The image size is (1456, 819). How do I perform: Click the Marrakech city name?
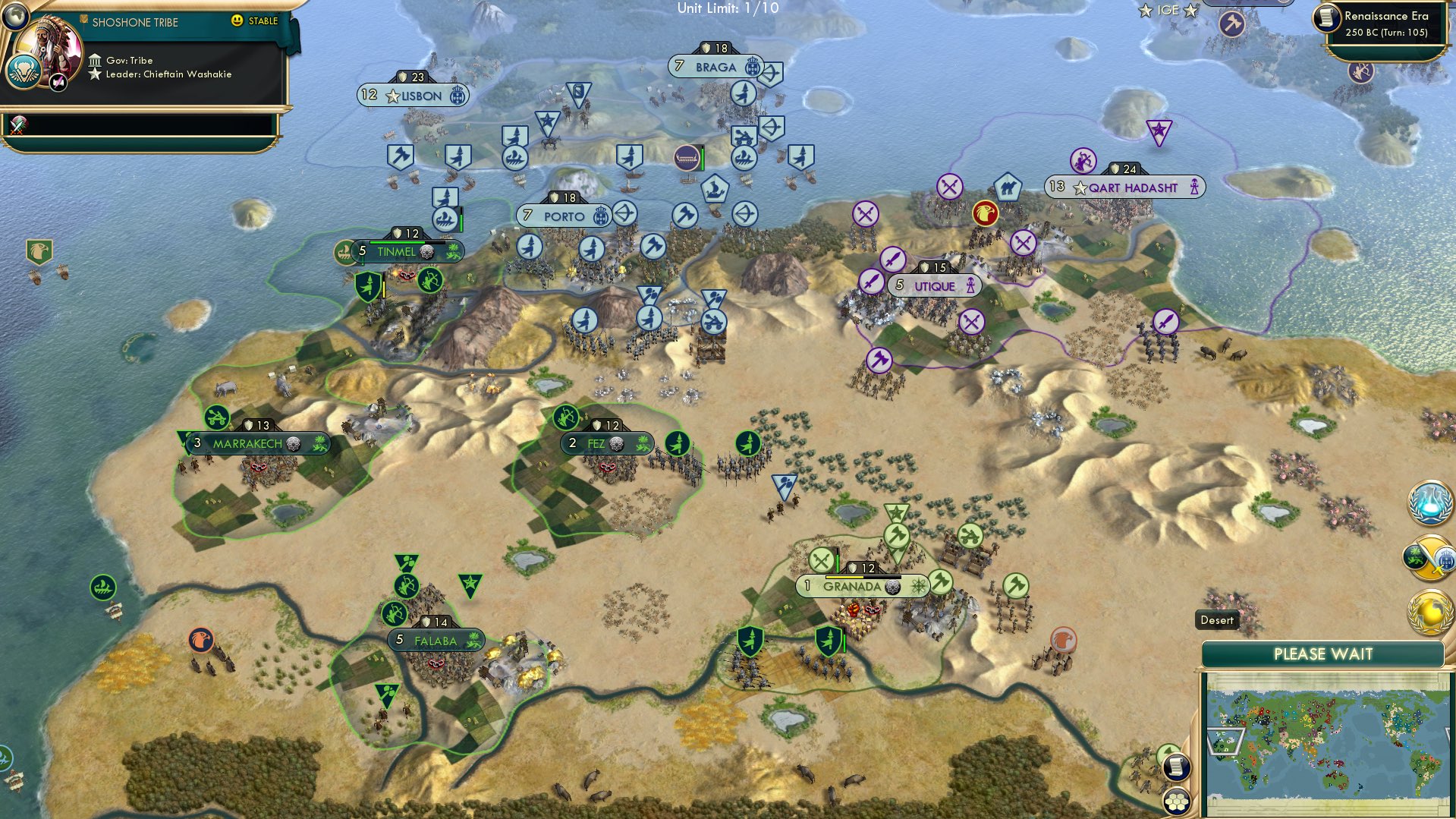247,443
